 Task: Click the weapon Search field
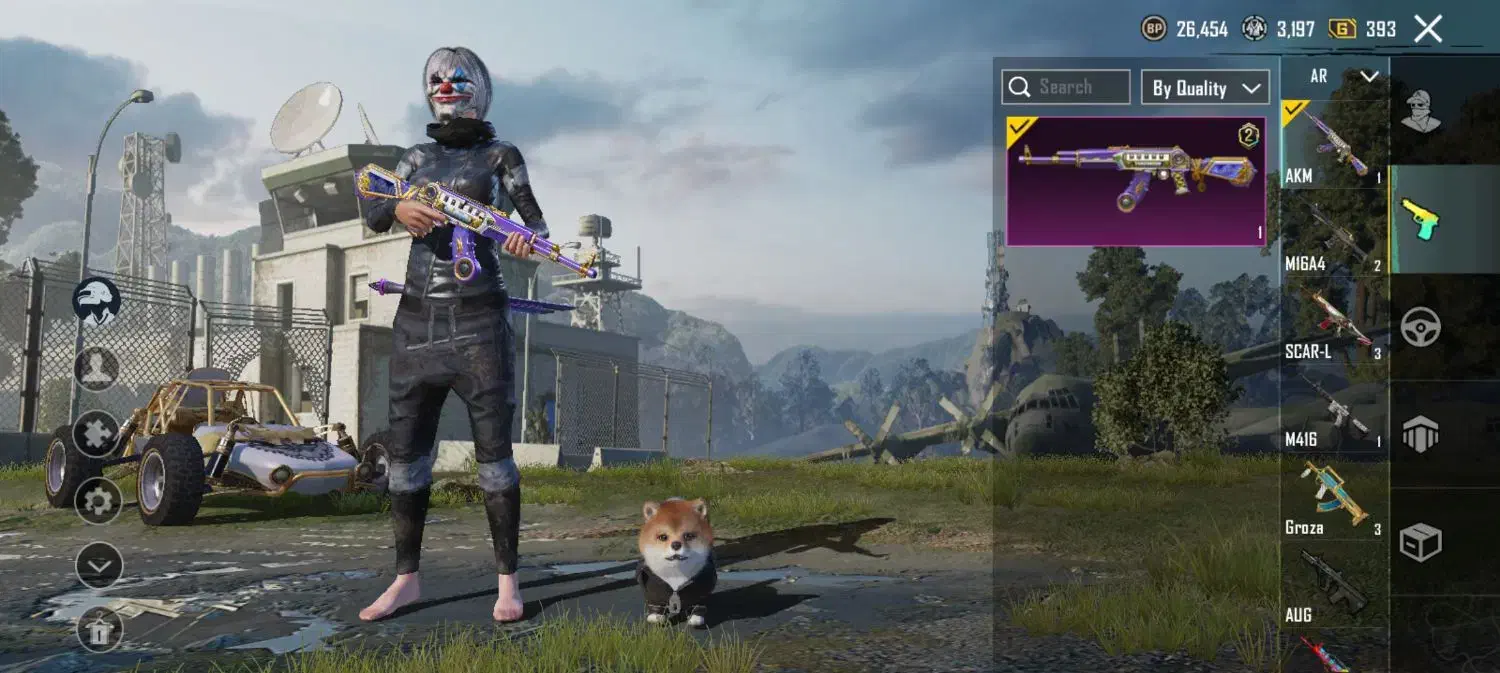coord(1066,87)
